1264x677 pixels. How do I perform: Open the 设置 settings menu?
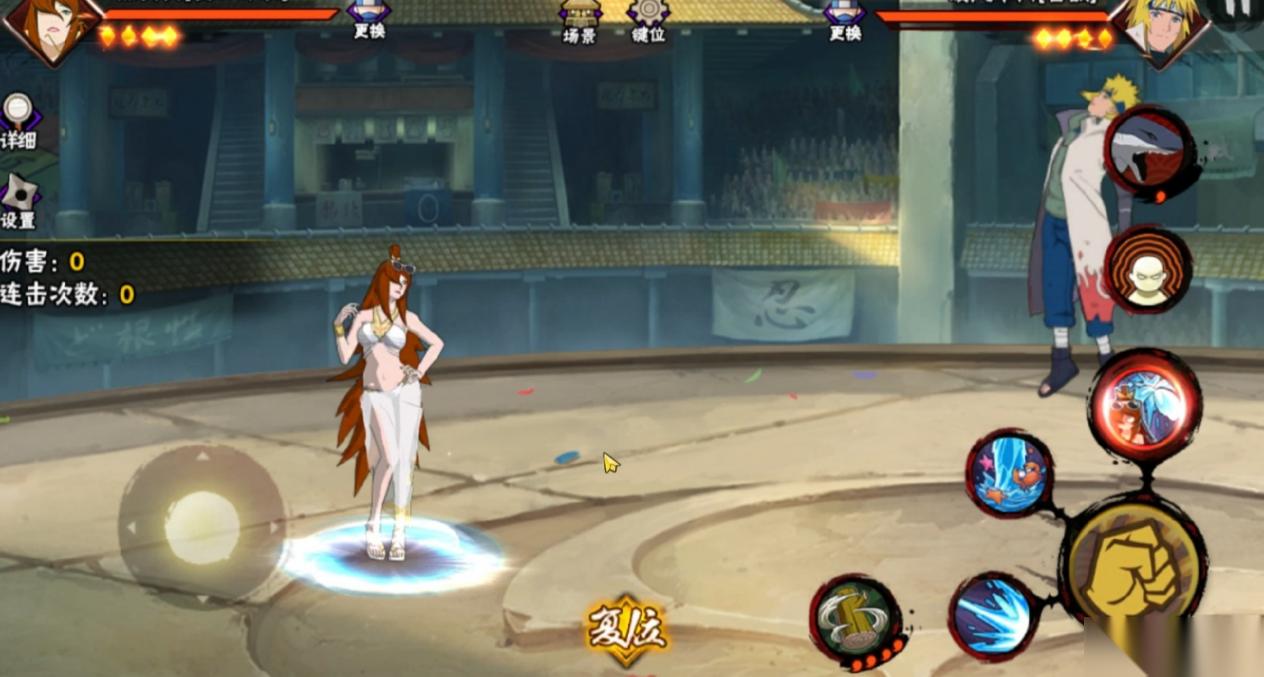[18, 201]
